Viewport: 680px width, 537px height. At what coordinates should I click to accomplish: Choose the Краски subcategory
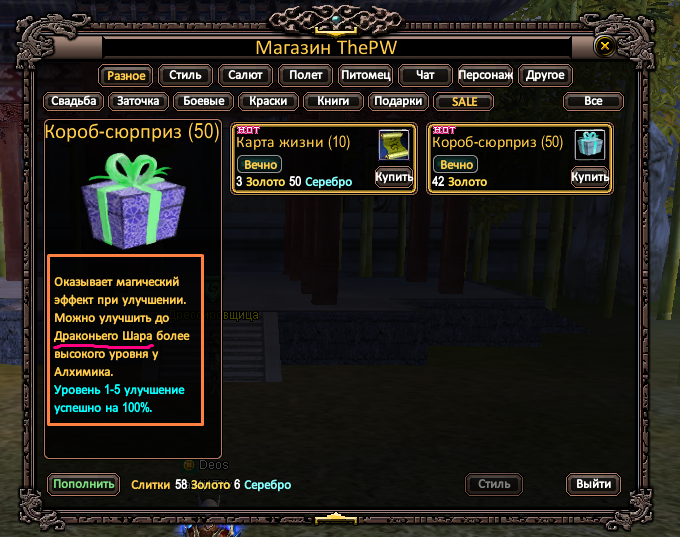coord(269,101)
